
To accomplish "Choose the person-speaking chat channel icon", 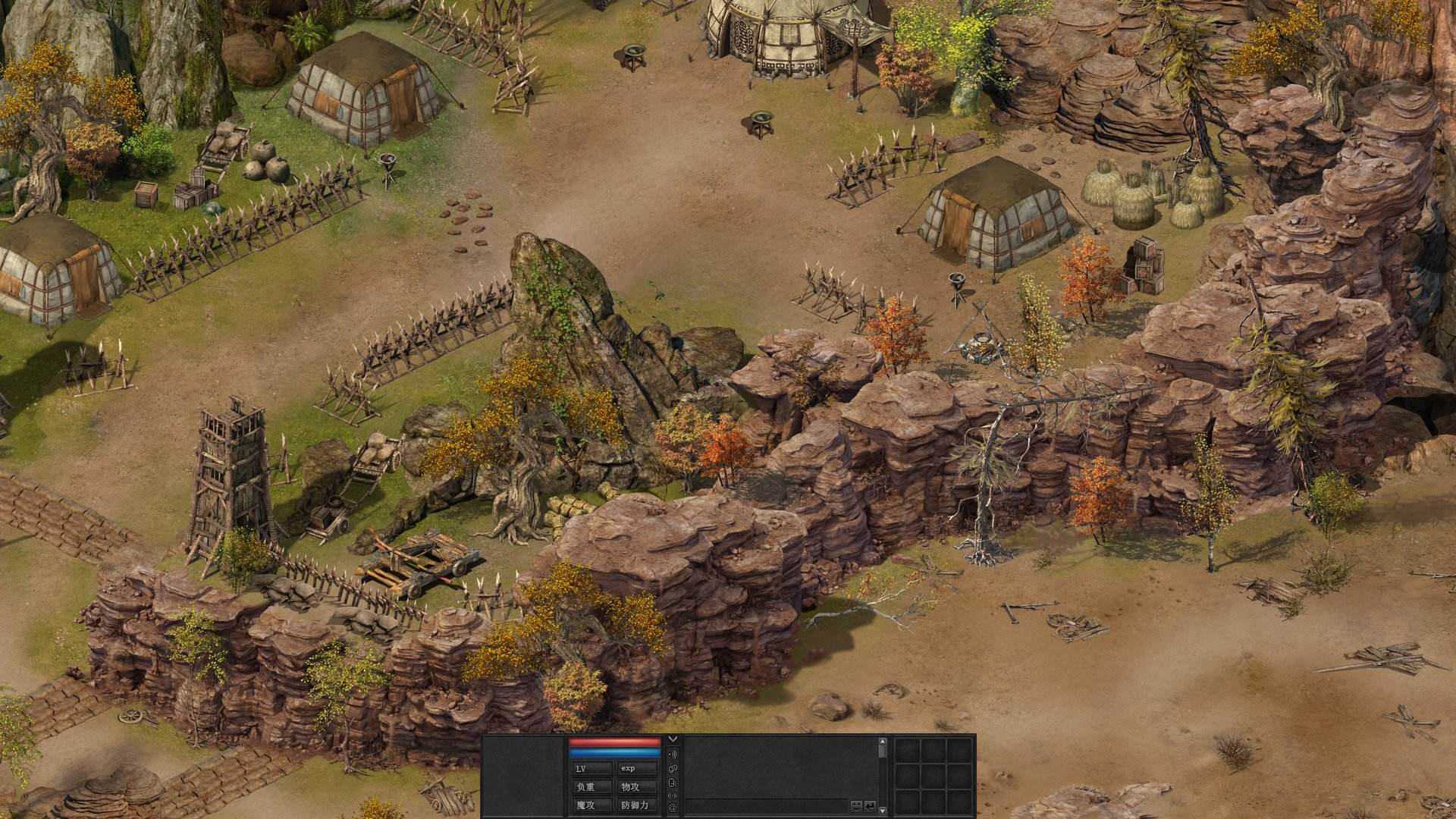I will point(673,783).
